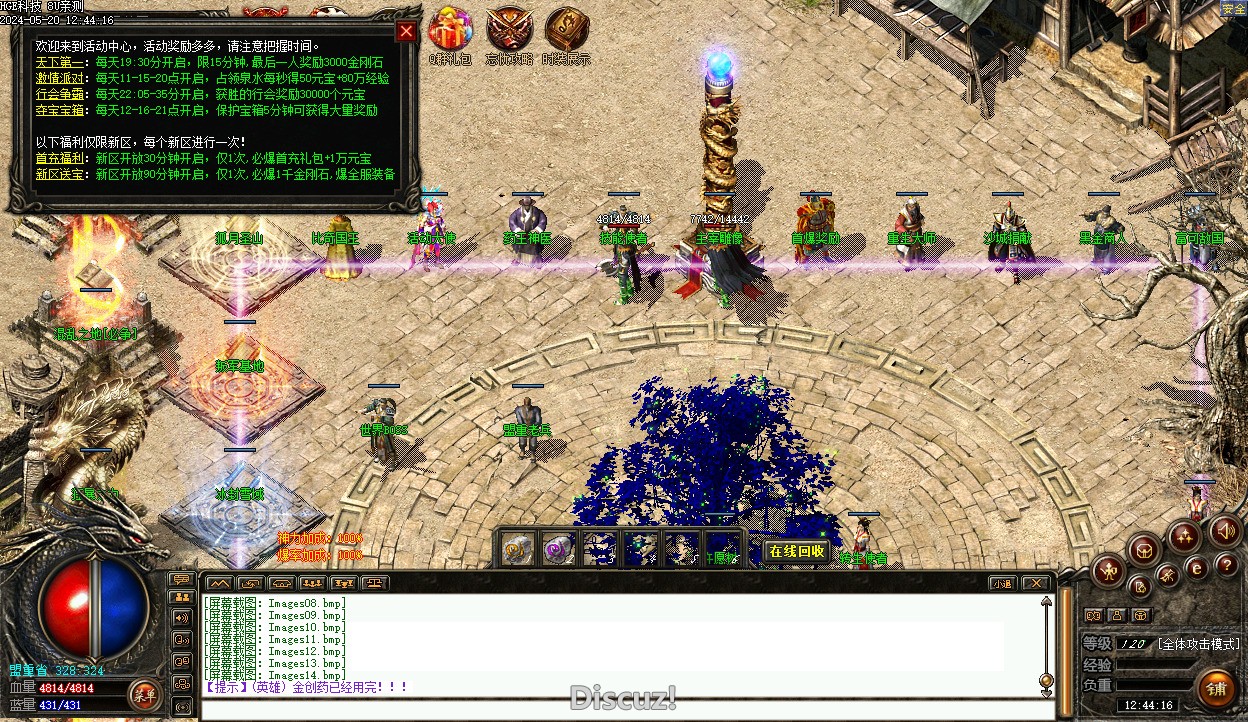Open the gift box icon at top
1248x722 pixels.
pyautogui.click(x=450, y=30)
